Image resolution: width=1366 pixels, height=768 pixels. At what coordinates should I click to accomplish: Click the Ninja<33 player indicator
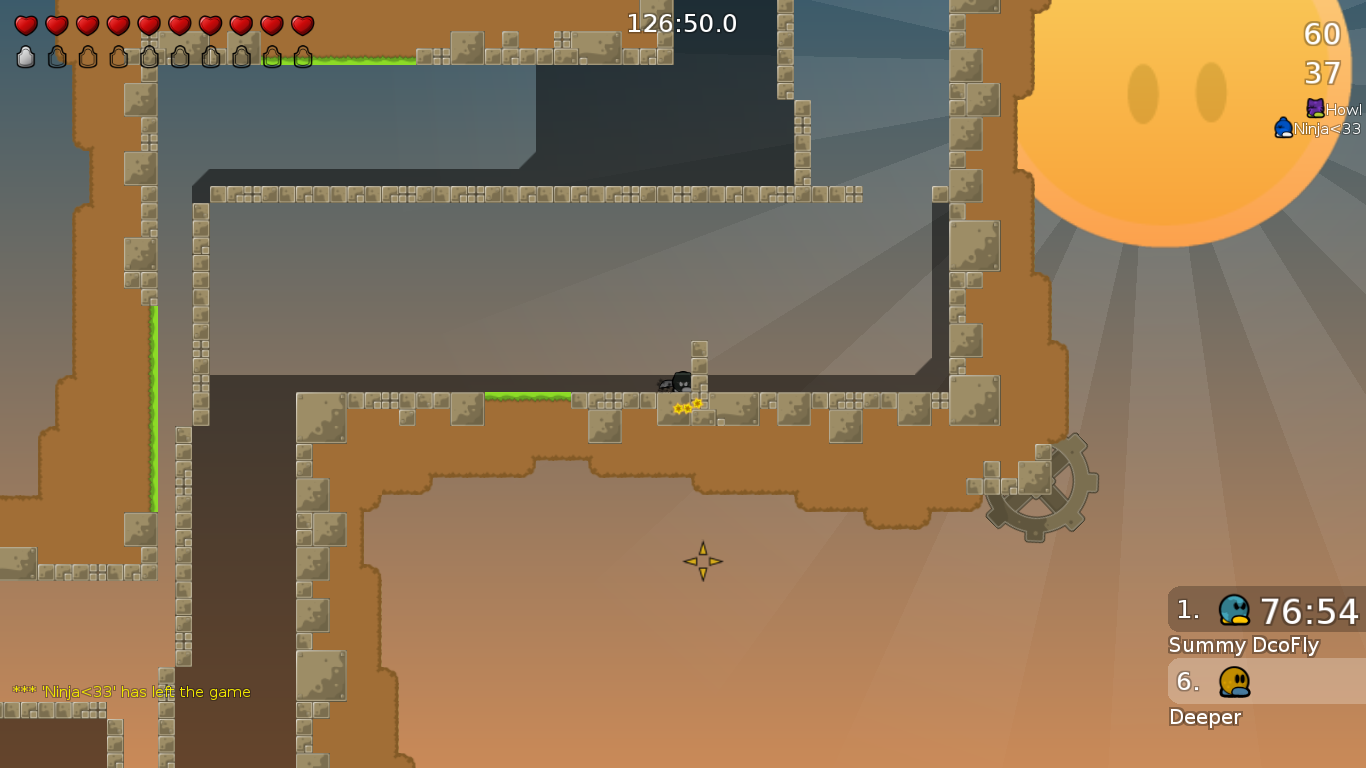tap(1317, 128)
